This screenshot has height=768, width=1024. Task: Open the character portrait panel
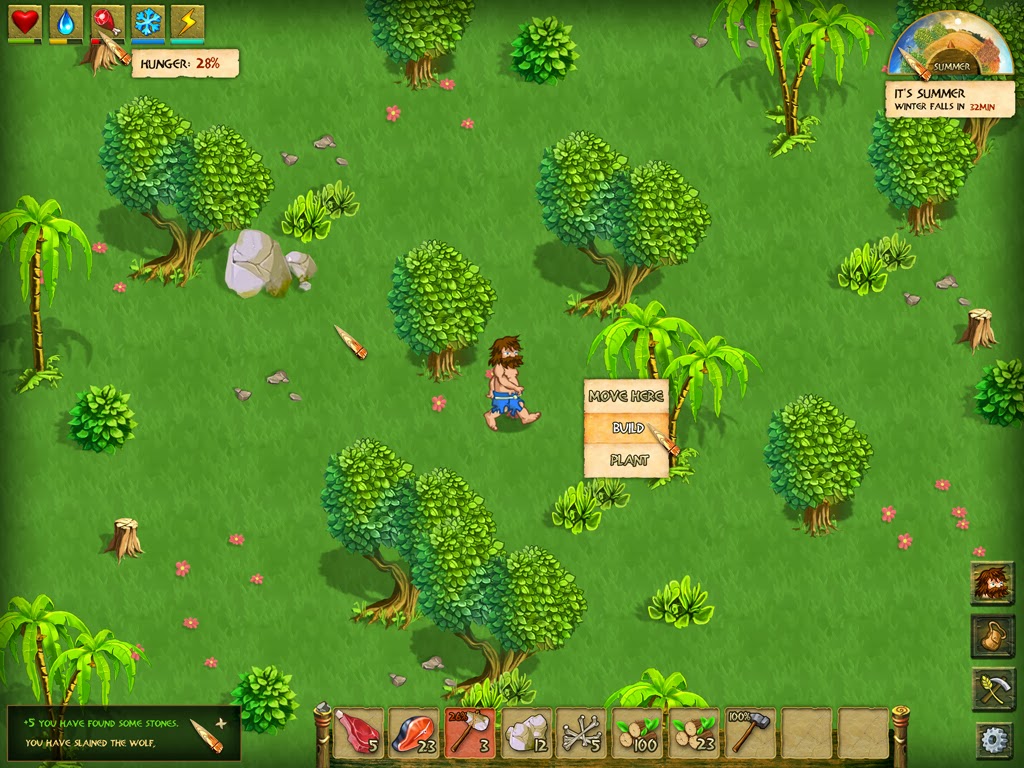[x=992, y=583]
